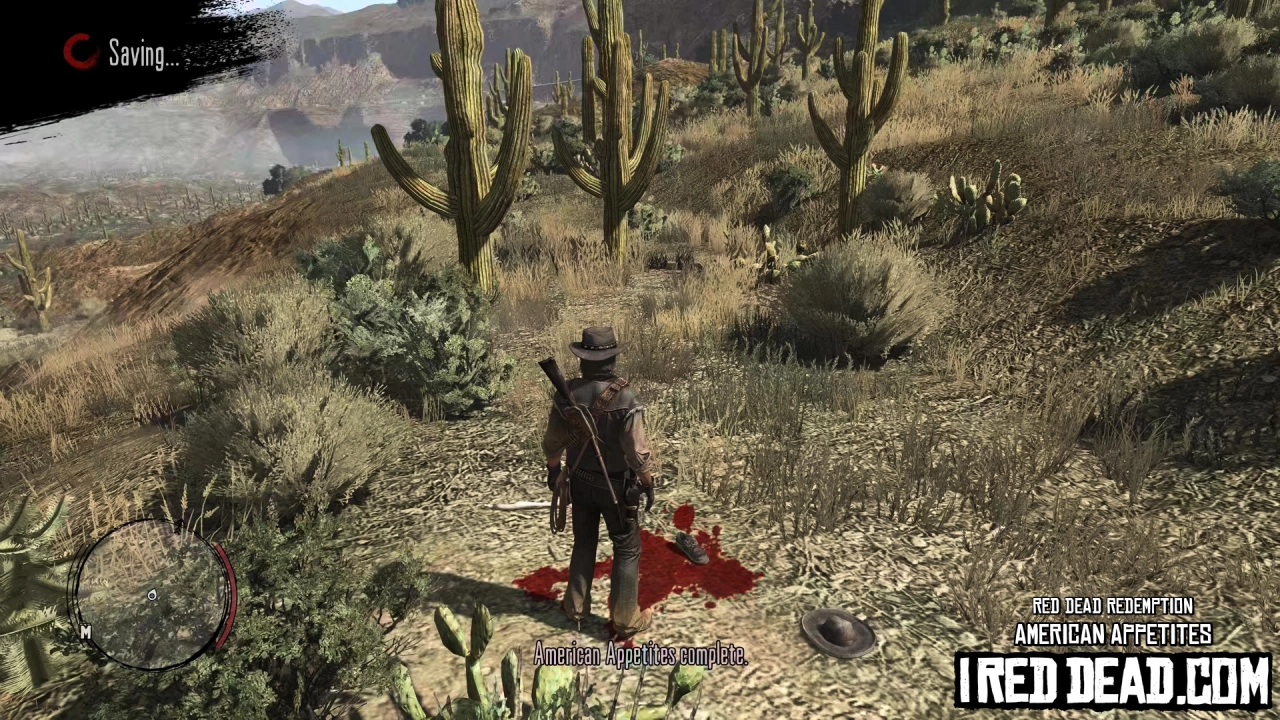Viewport: 1280px width, 720px height.
Task: Open the IREDDEAD.COM website link
Action: click(x=1112, y=675)
